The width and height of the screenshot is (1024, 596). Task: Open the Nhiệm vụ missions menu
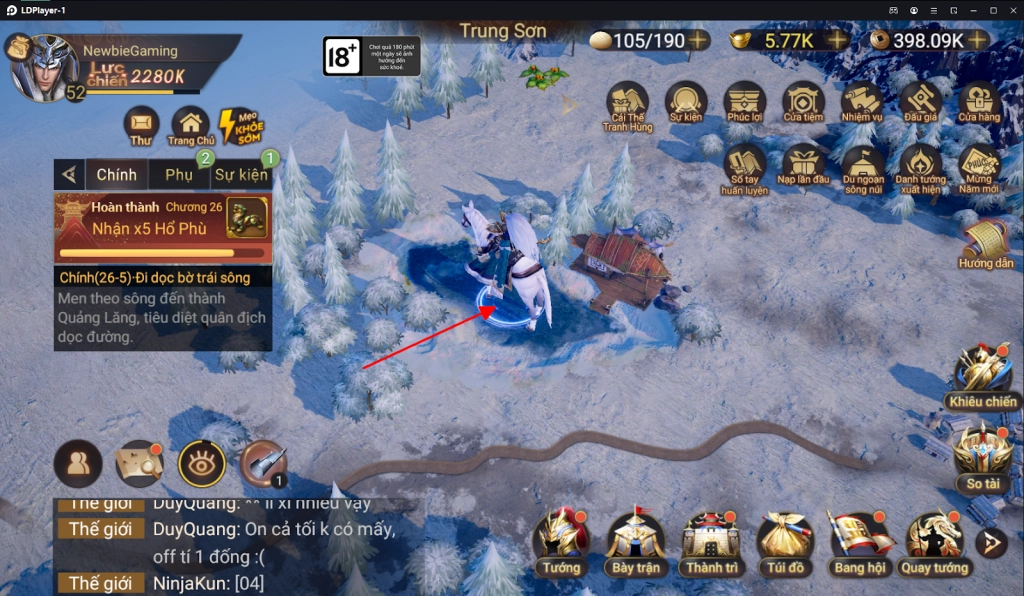pos(862,102)
